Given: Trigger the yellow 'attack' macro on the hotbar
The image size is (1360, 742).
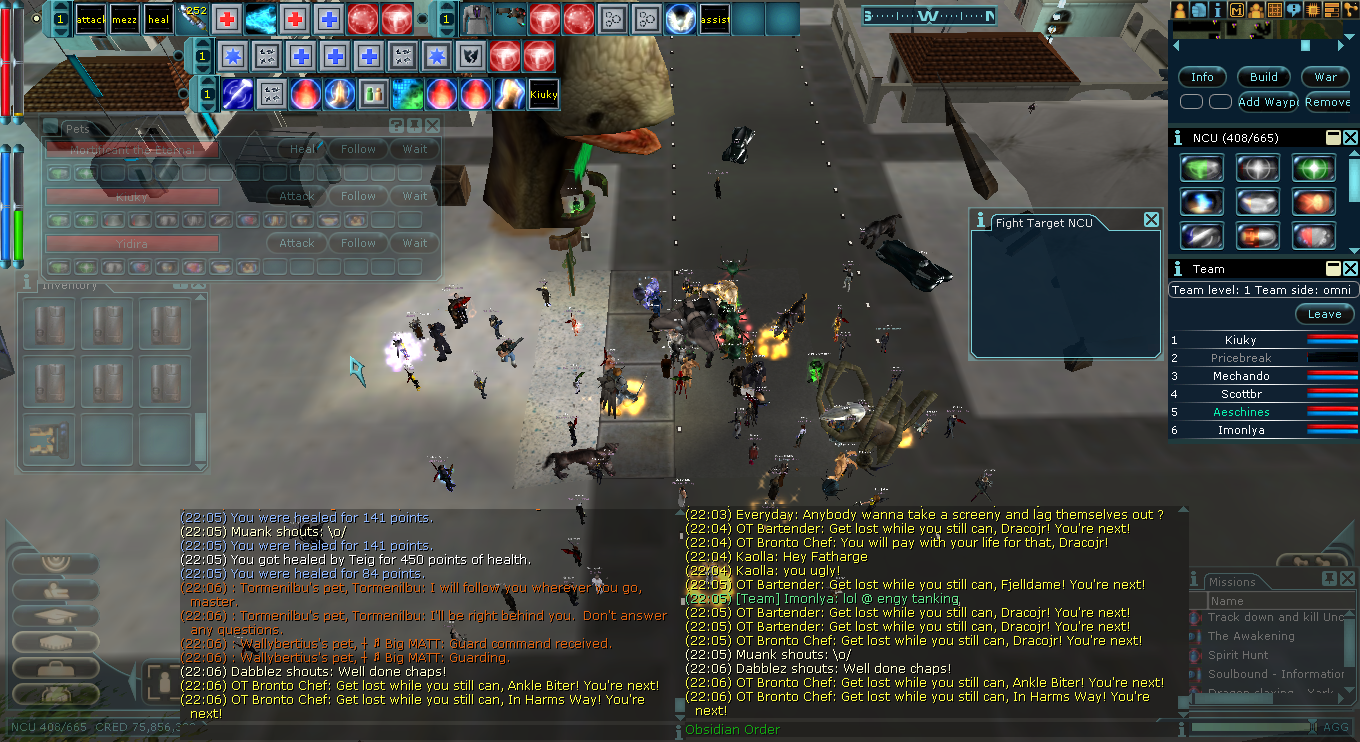Looking at the screenshot, I should point(91,19).
